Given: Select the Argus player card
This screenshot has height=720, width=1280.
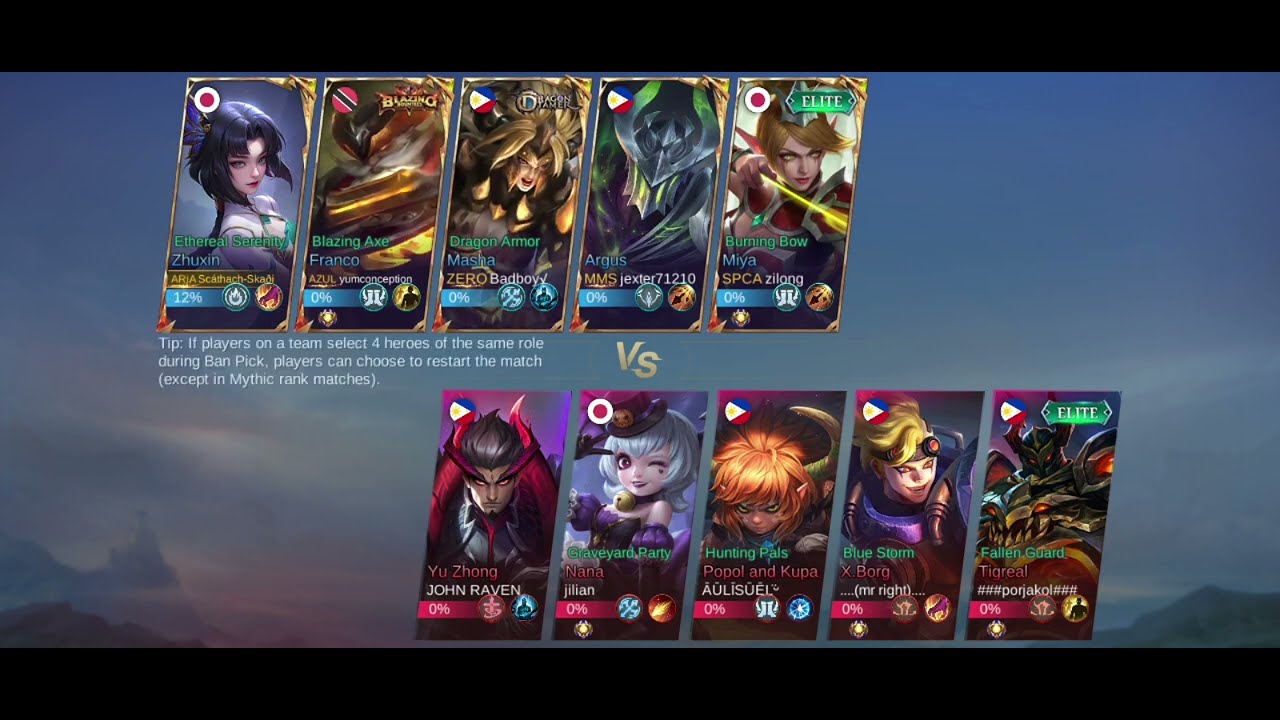Looking at the screenshot, I should [650, 200].
